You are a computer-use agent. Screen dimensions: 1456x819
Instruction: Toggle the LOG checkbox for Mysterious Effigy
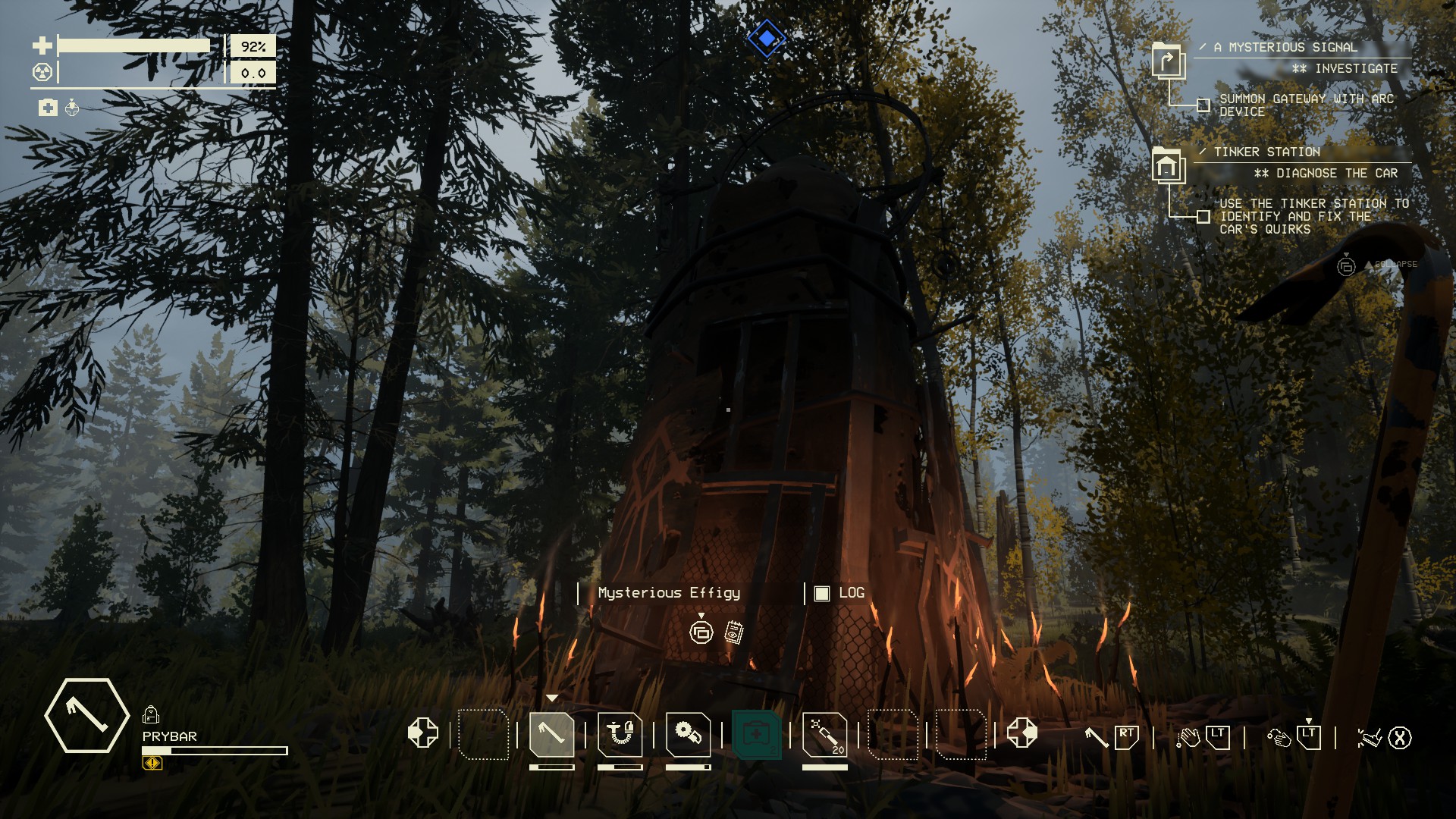tap(822, 594)
